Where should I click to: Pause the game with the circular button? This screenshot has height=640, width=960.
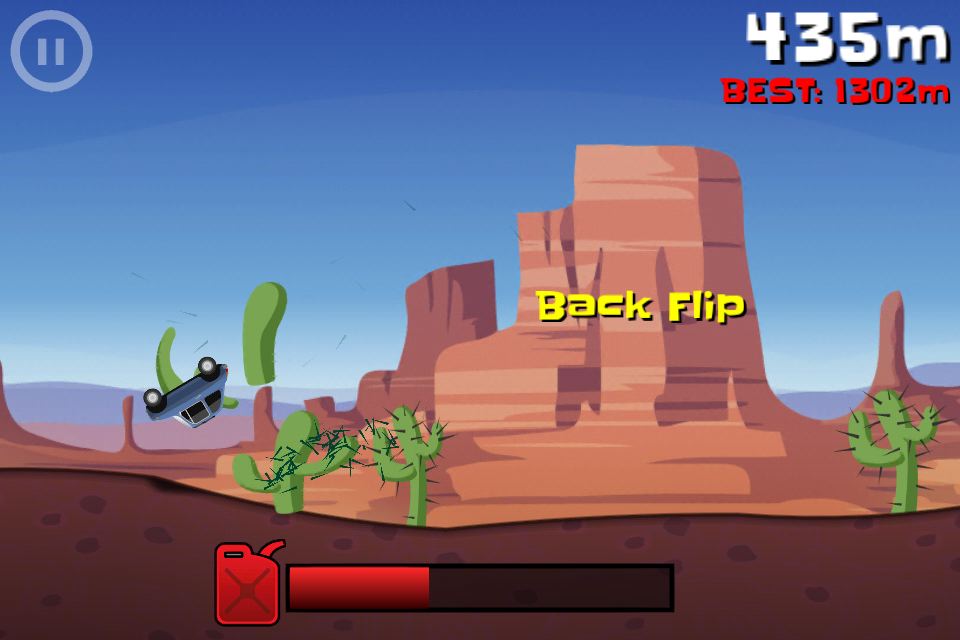pos(51,51)
